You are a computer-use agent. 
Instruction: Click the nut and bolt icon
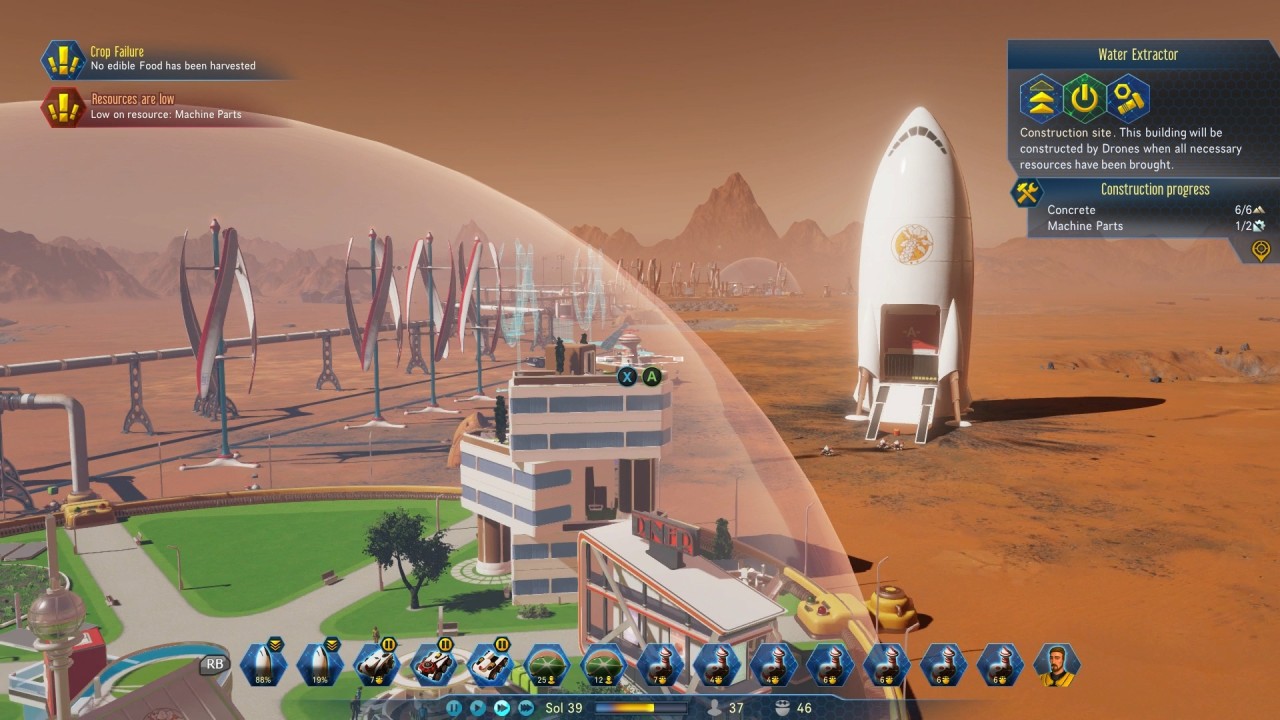tap(1128, 98)
